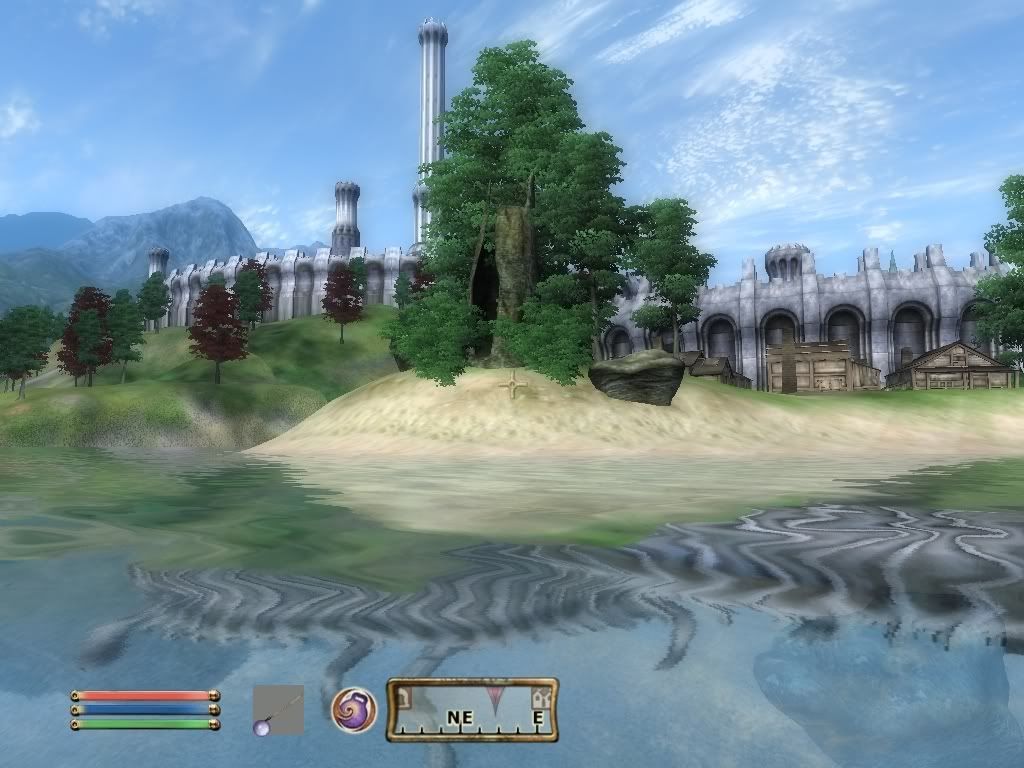Click the purple swirl spell icon
The height and width of the screenshot is (768, 1024).
(354, 710)
